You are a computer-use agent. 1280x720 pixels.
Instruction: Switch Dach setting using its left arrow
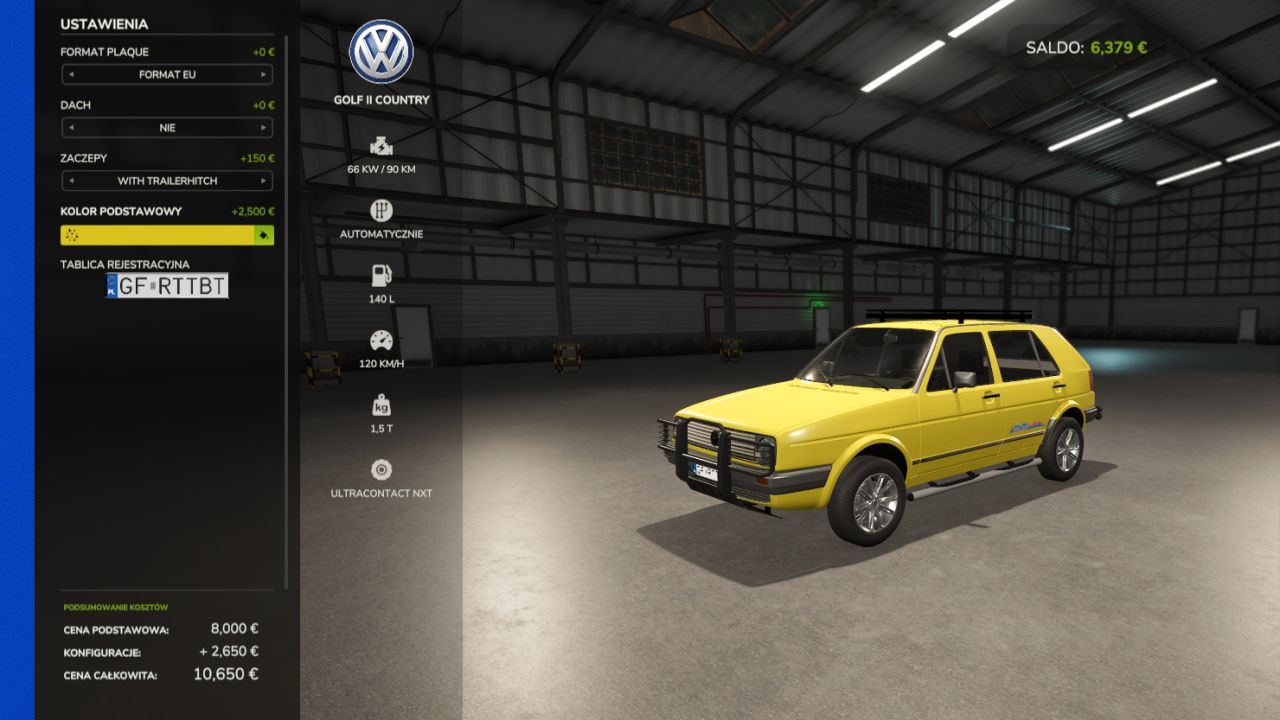(71, 128)
